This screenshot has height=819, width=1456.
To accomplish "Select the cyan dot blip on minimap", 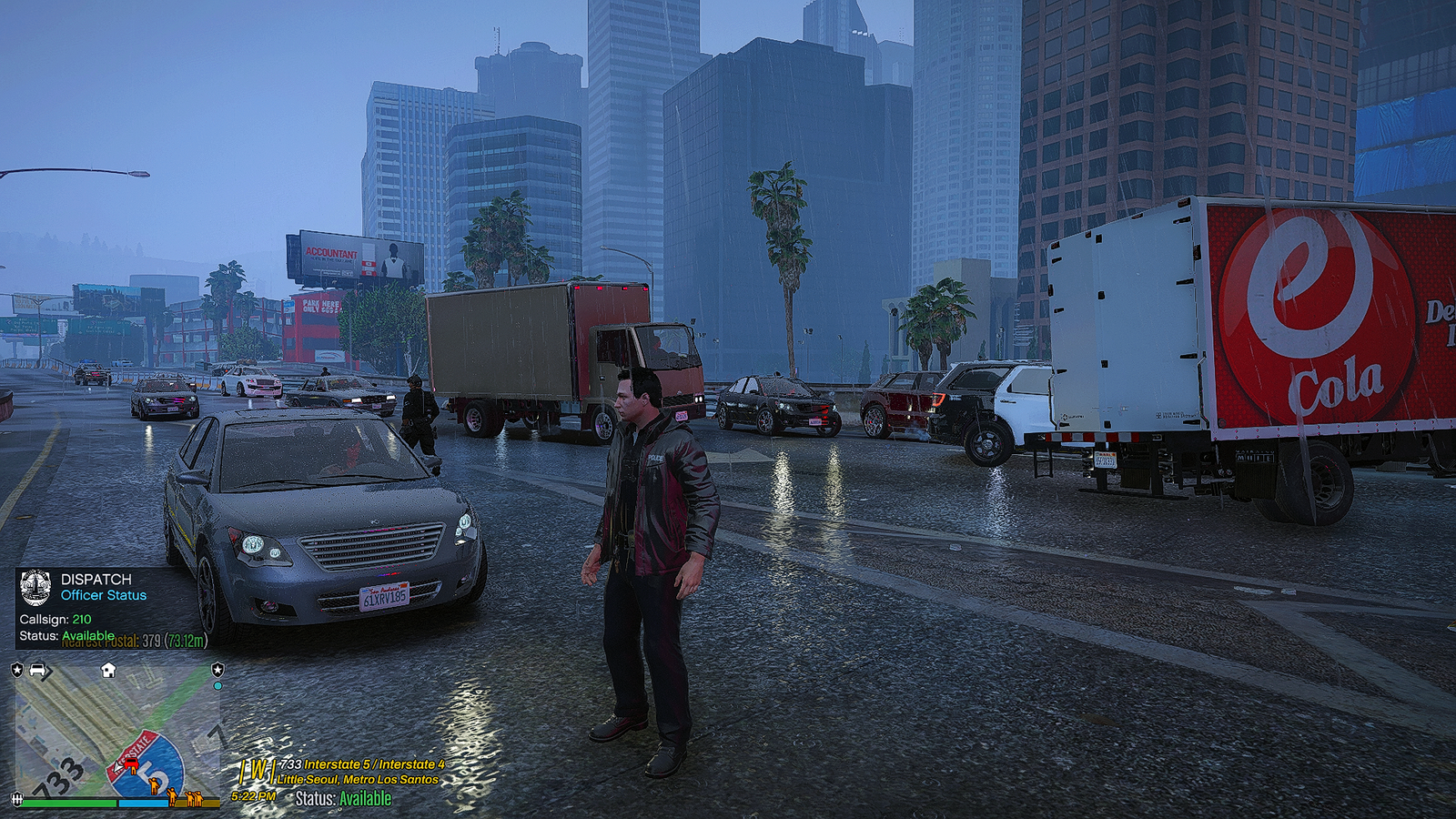I will 217,686.
